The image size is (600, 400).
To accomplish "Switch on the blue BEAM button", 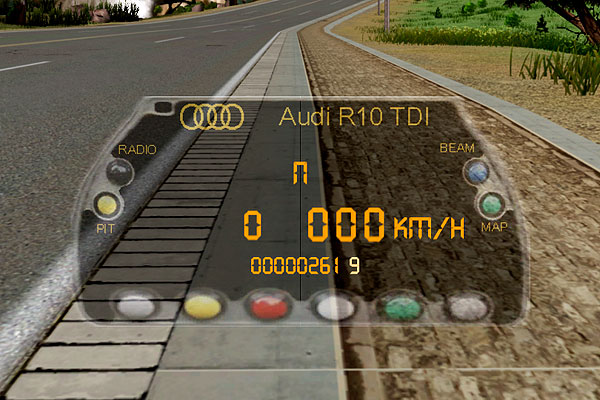I will coord(477,172).
